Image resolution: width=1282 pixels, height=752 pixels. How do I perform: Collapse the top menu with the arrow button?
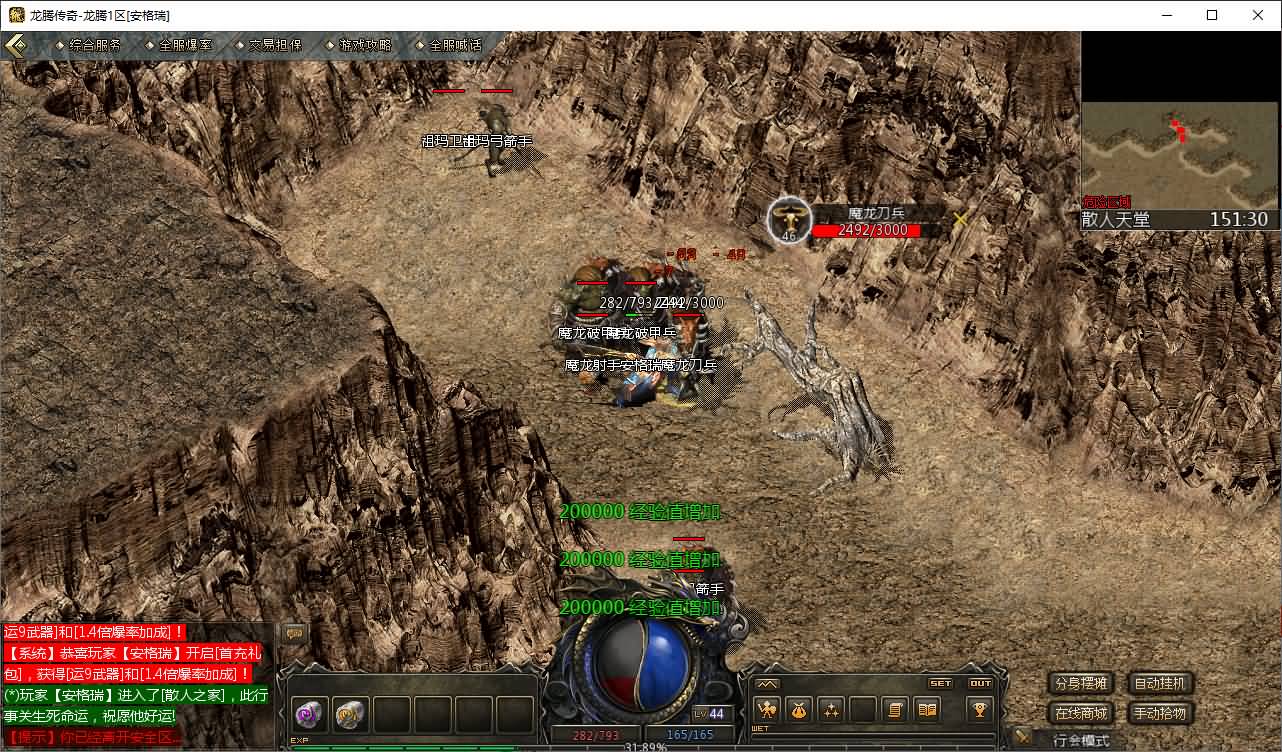16,45
